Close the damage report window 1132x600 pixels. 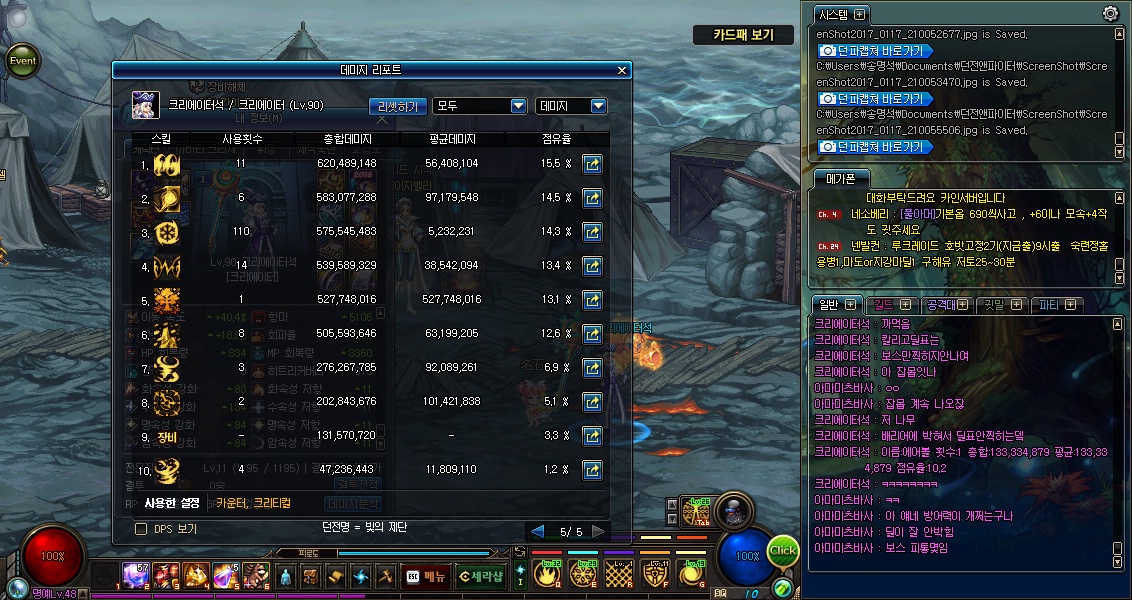(x=622, y=71)
